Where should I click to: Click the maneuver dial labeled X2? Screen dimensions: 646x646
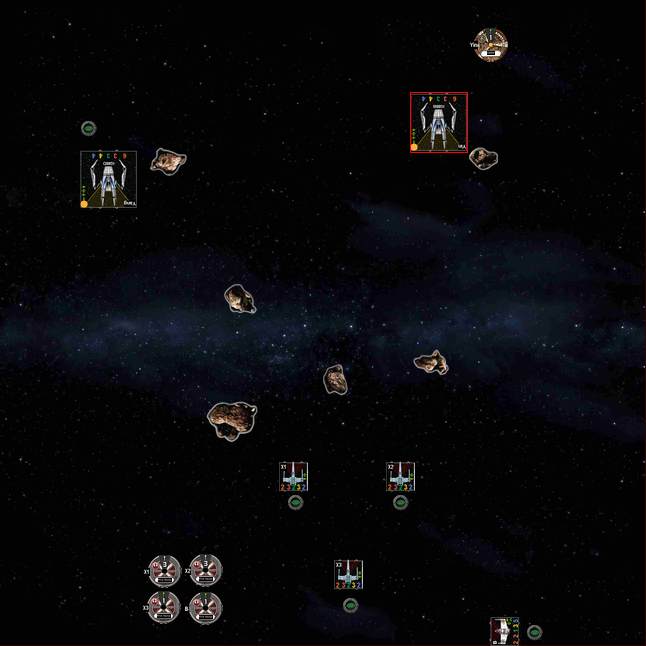click(205, 571)
